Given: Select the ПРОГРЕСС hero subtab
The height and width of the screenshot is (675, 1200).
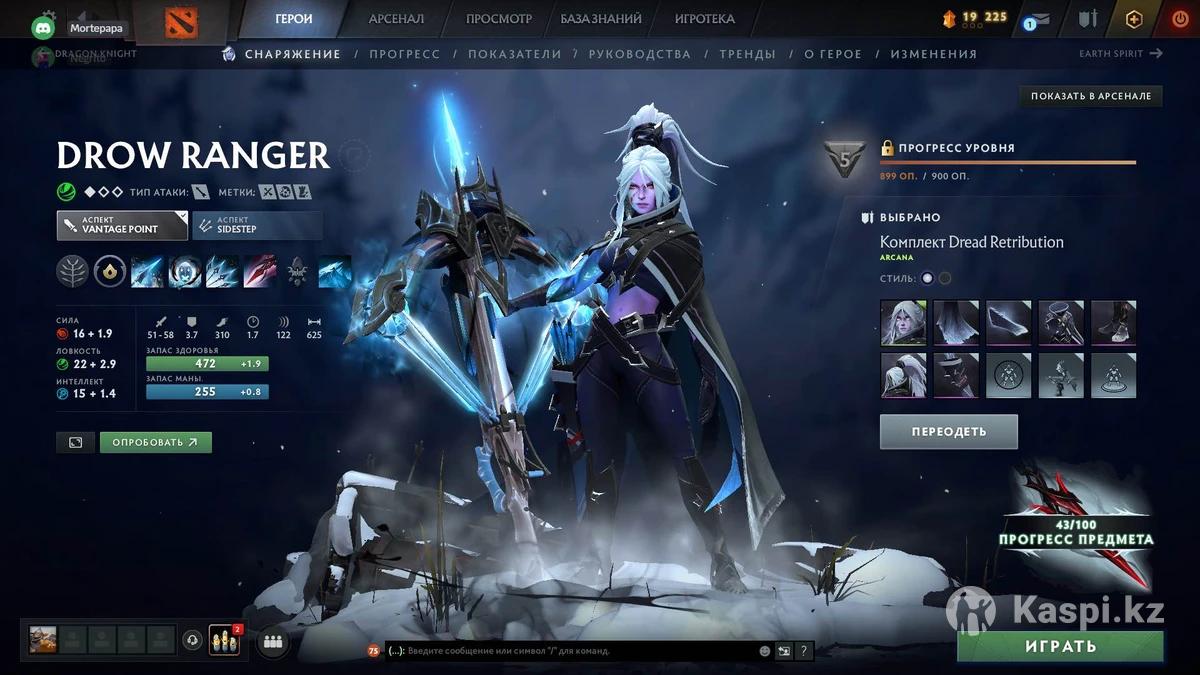Looking at the screenshot, I should pyautogui.click(x=404, y=54).
